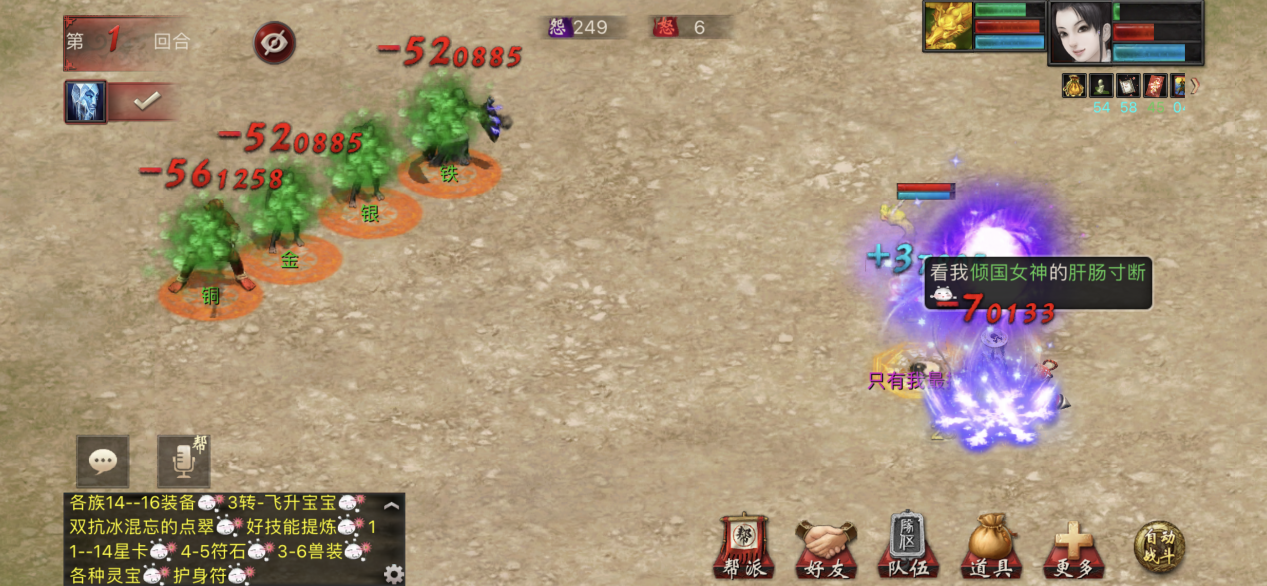Expand the buff icon row arrow
The width and height of the screenshot is (1267, 586).
tap(1194, 85)
